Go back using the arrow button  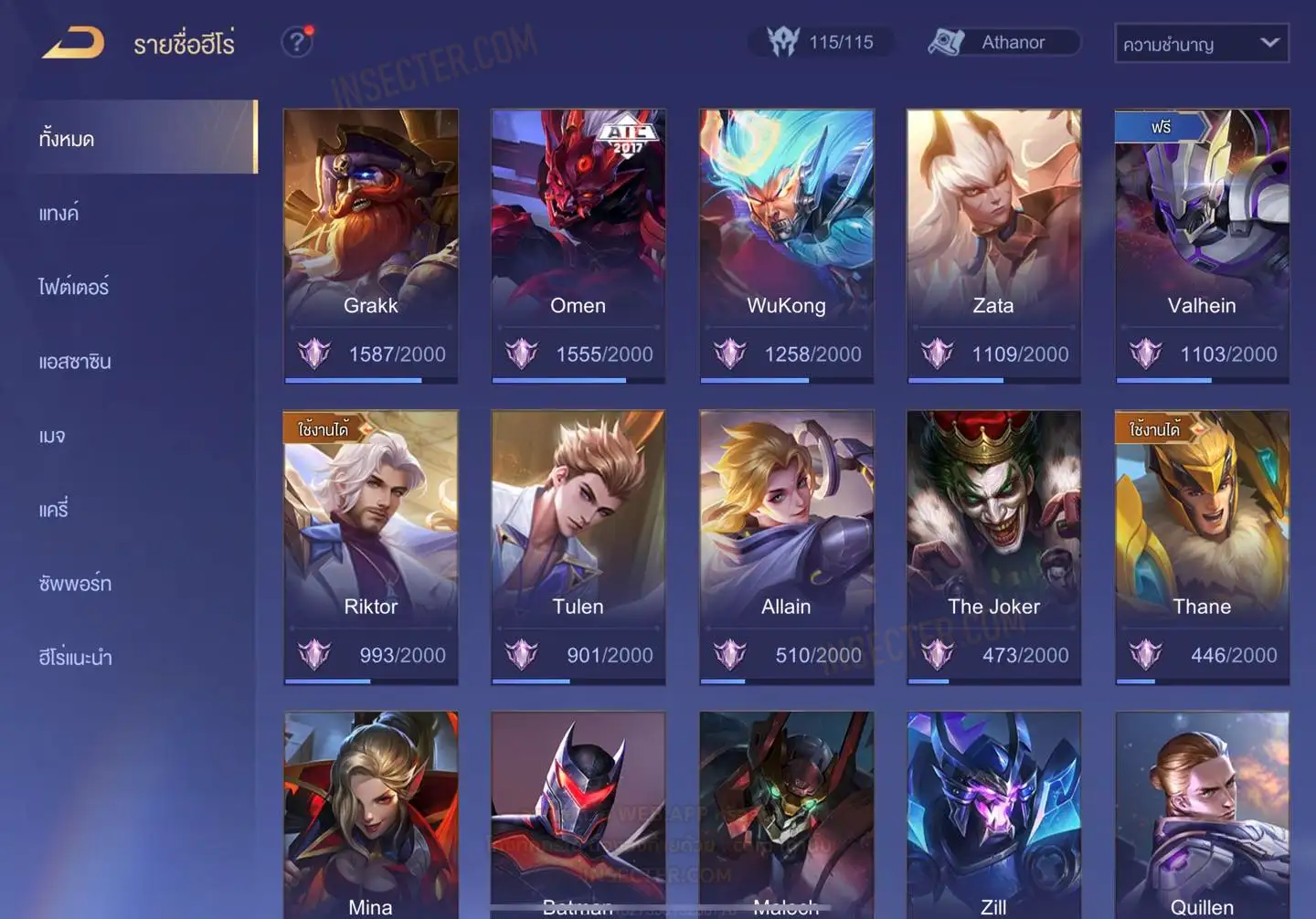click(x=73, y=42)
